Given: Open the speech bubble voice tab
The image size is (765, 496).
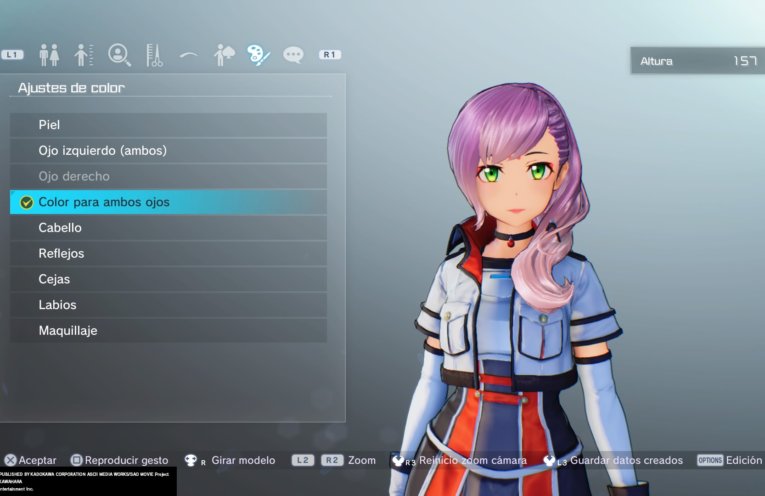Looking at the screenshot, I should pos(293,55).
